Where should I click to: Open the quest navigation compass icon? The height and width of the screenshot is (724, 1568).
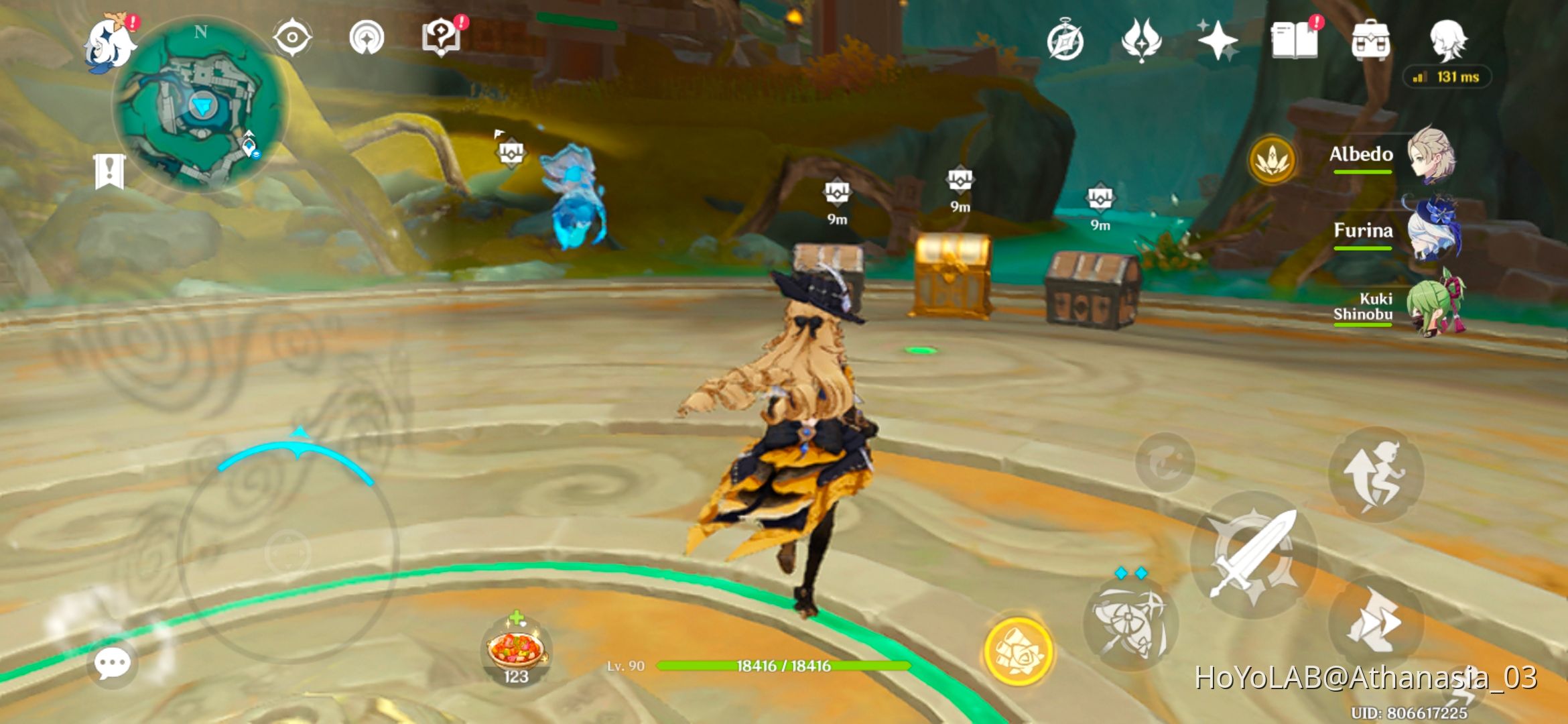(365, 38)
